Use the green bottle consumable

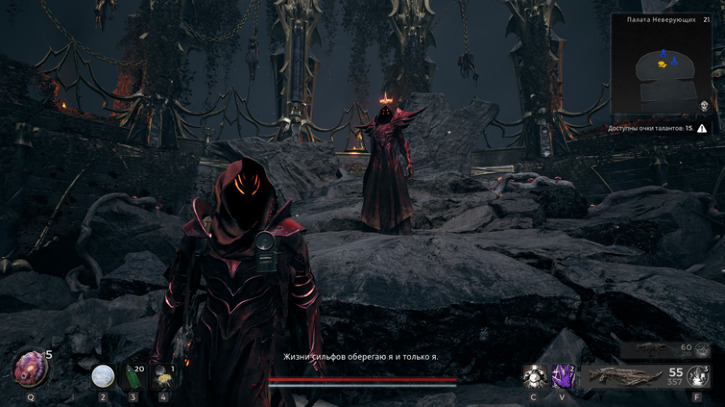[x=132, y=377]
